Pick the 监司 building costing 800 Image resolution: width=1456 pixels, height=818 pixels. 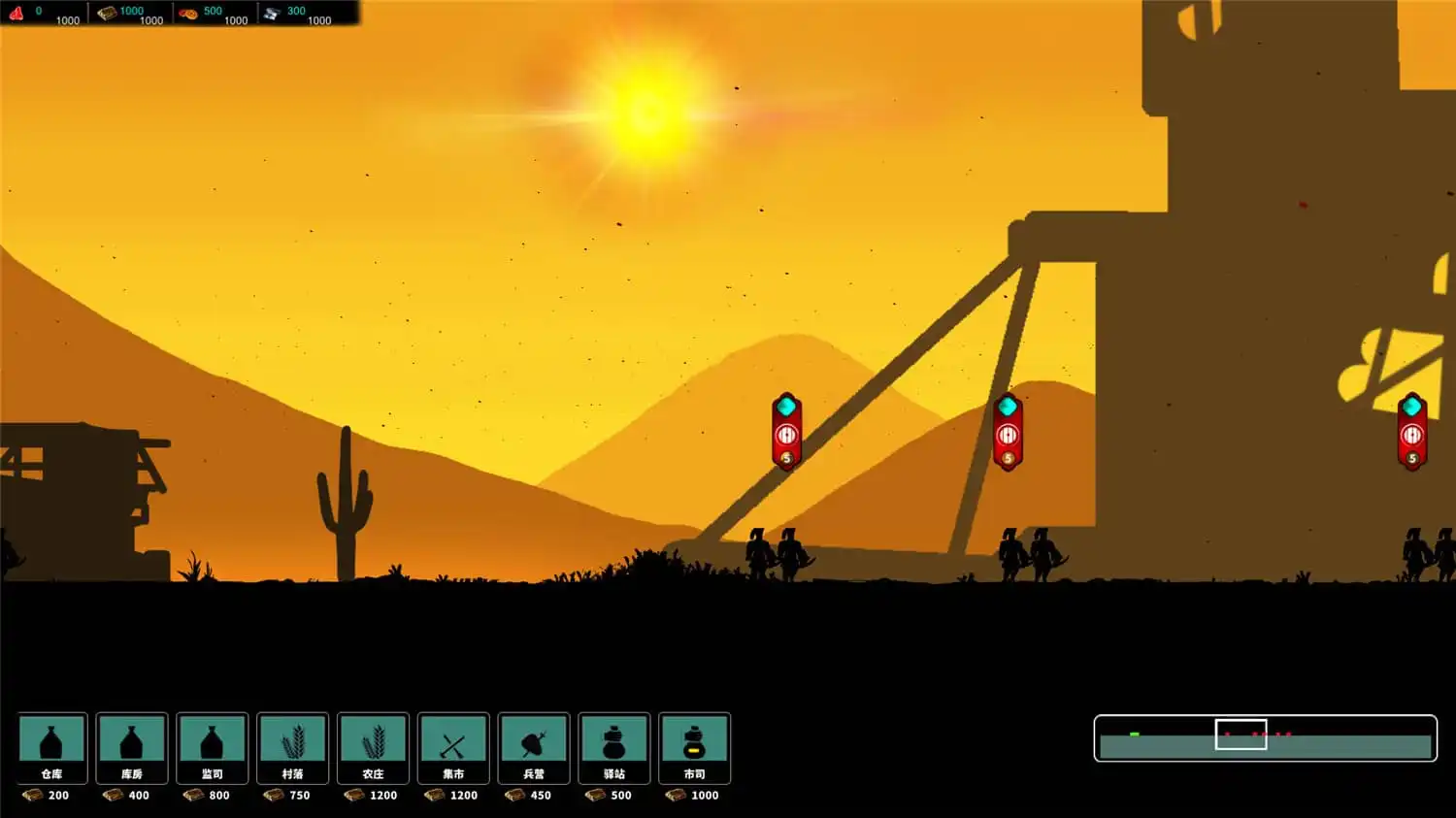pyautogui.click(x=213, y=748)
